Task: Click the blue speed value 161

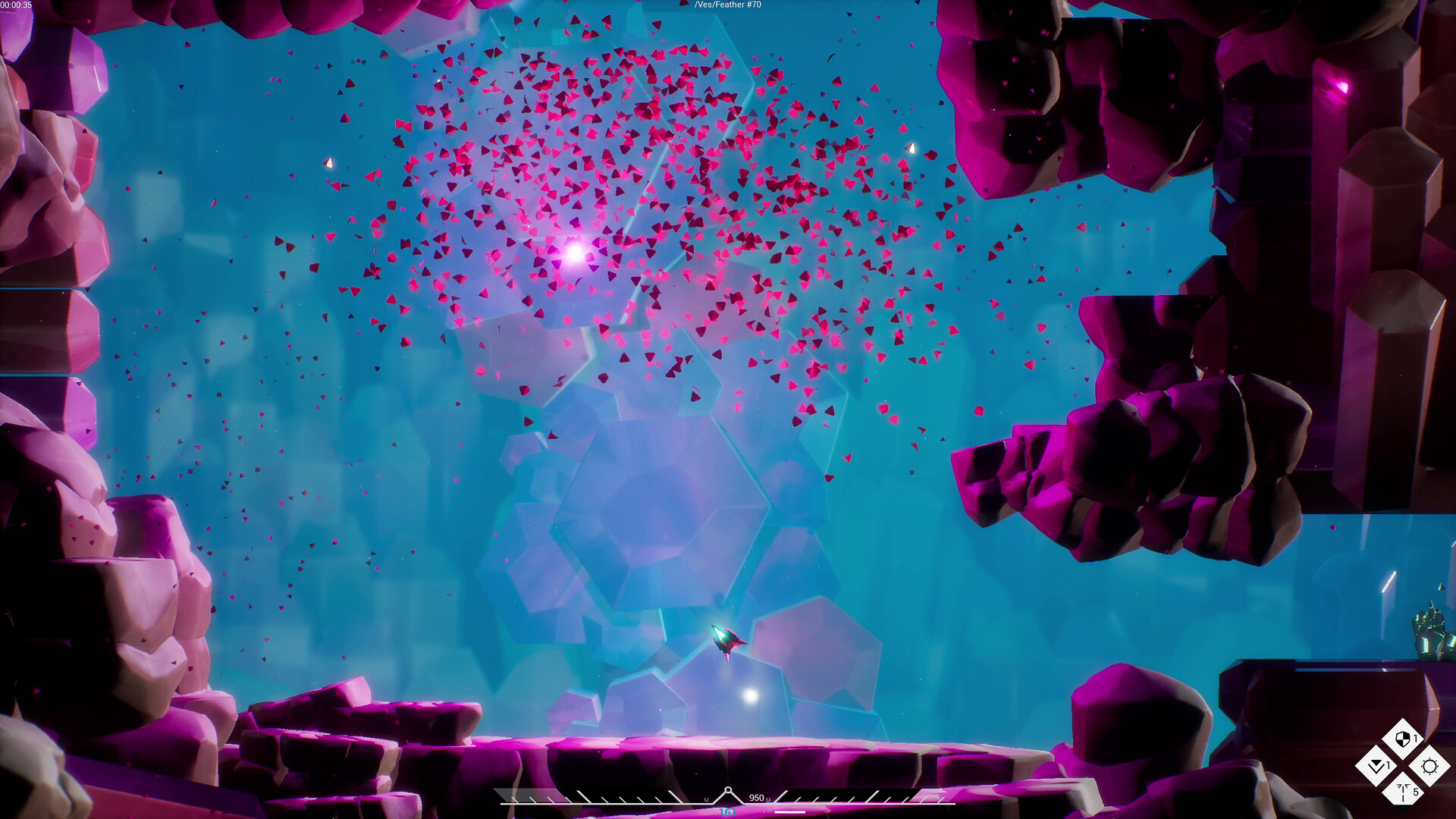Action: (x=726, y=811)
